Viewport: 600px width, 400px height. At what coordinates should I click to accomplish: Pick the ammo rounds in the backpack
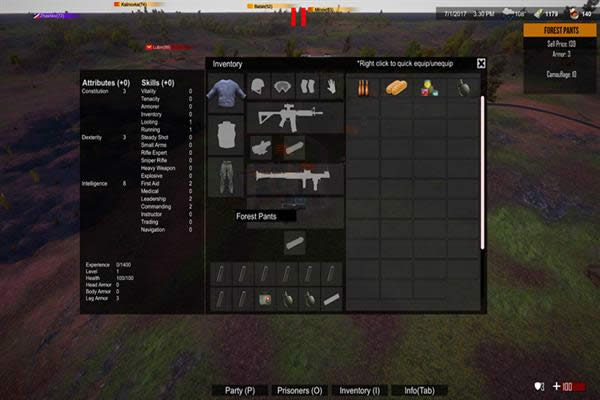point(363,88)
